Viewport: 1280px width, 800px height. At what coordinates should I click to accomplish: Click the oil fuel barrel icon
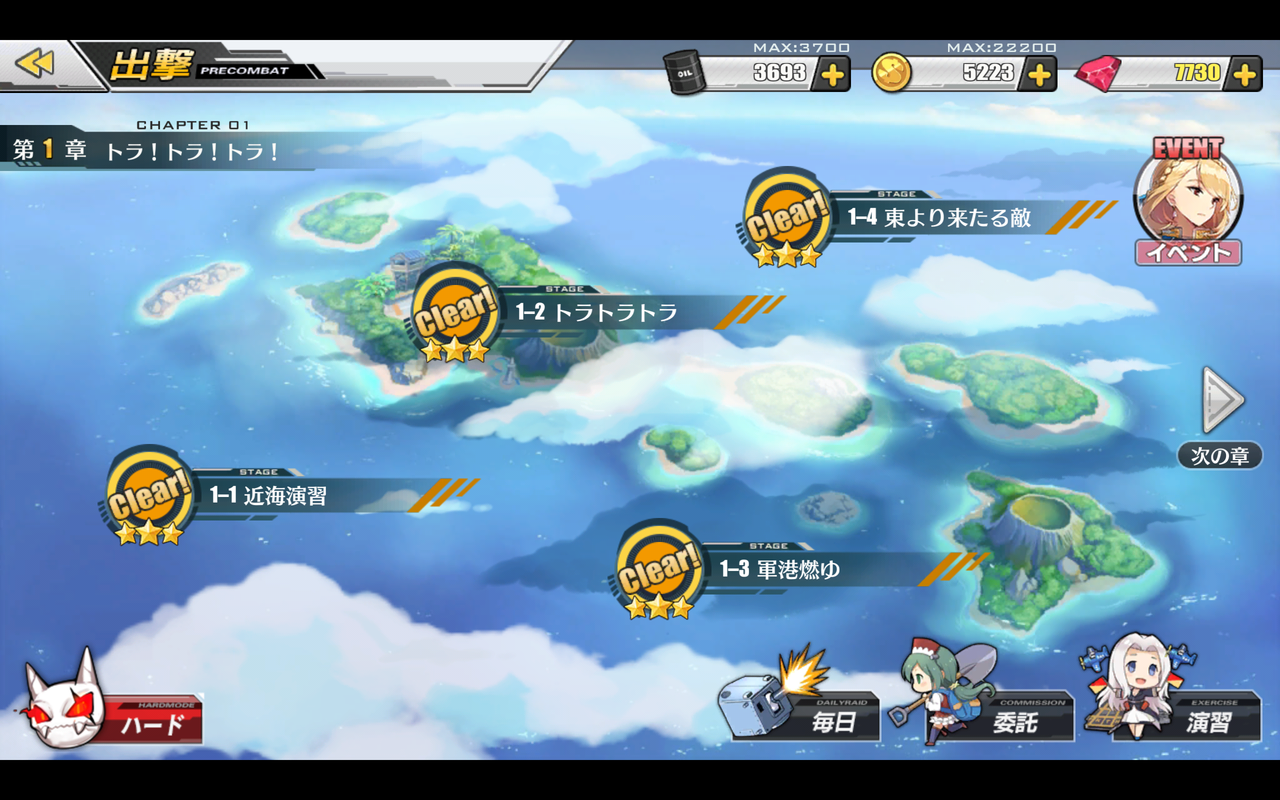[687, 72]
